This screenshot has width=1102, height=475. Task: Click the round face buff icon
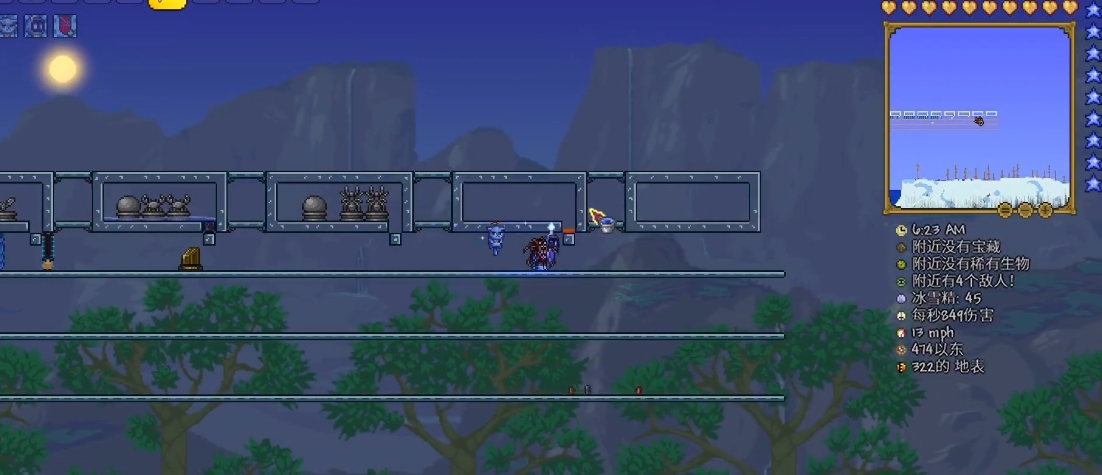pos(37,26)
